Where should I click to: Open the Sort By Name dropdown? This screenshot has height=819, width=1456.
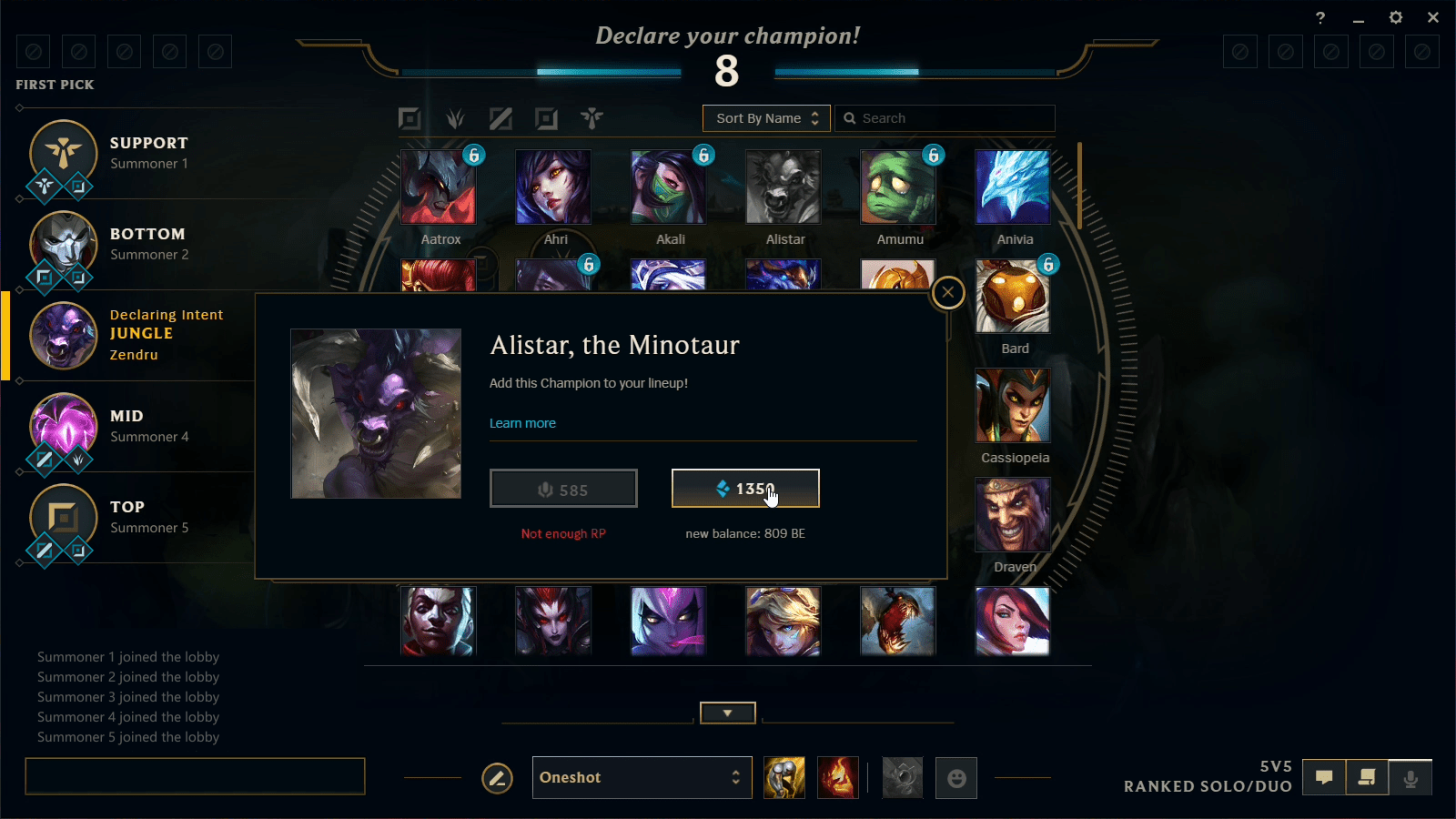(x=766, y=118)
